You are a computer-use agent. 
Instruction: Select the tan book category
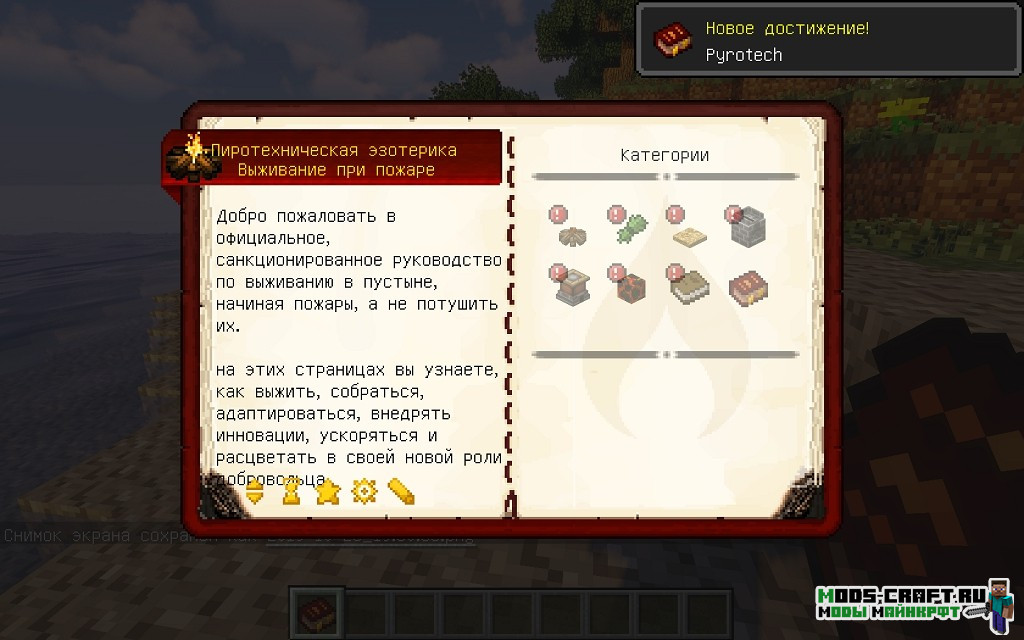[689, 287]
